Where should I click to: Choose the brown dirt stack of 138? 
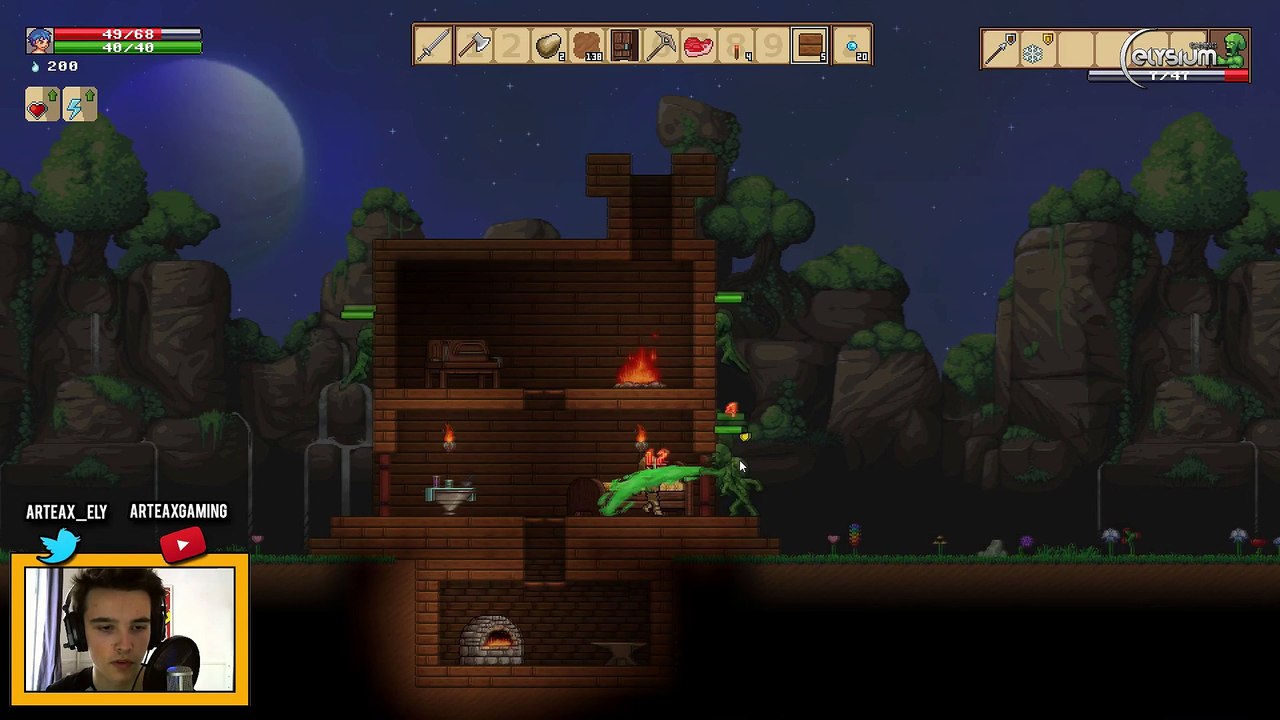(x=587, y=46)
